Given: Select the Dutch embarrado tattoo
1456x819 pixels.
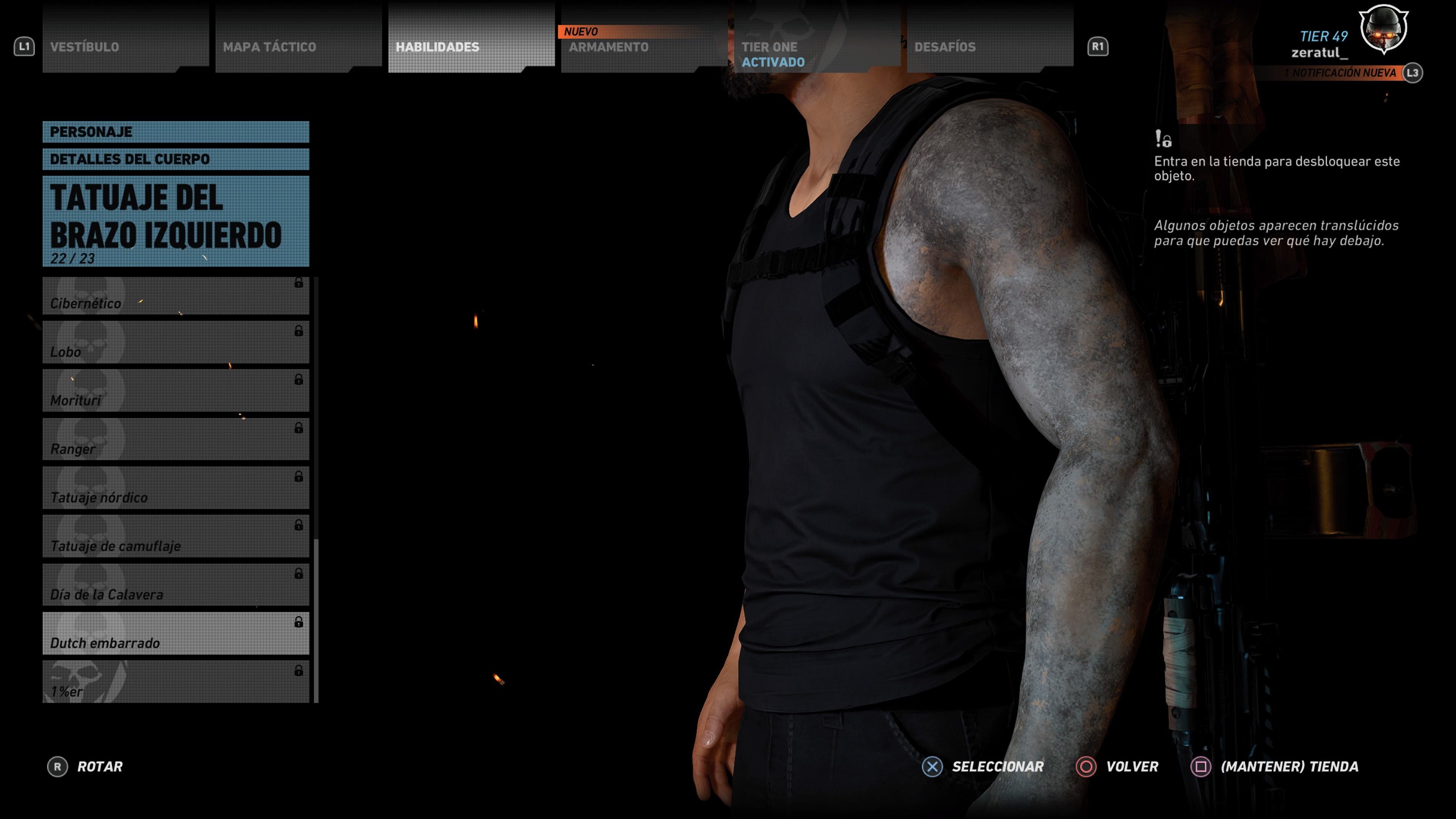Looking at the screenshot, I should [x=176, y=634].
